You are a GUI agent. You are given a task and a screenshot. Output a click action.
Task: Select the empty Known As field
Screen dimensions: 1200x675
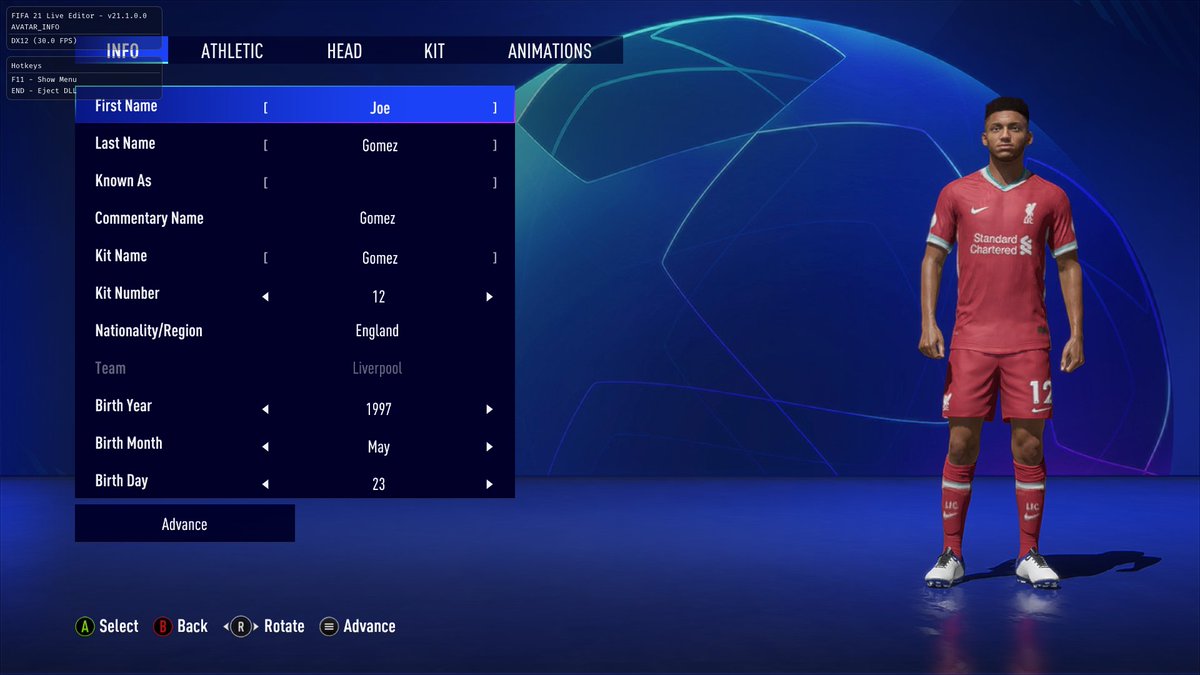(x=380, y=183)
